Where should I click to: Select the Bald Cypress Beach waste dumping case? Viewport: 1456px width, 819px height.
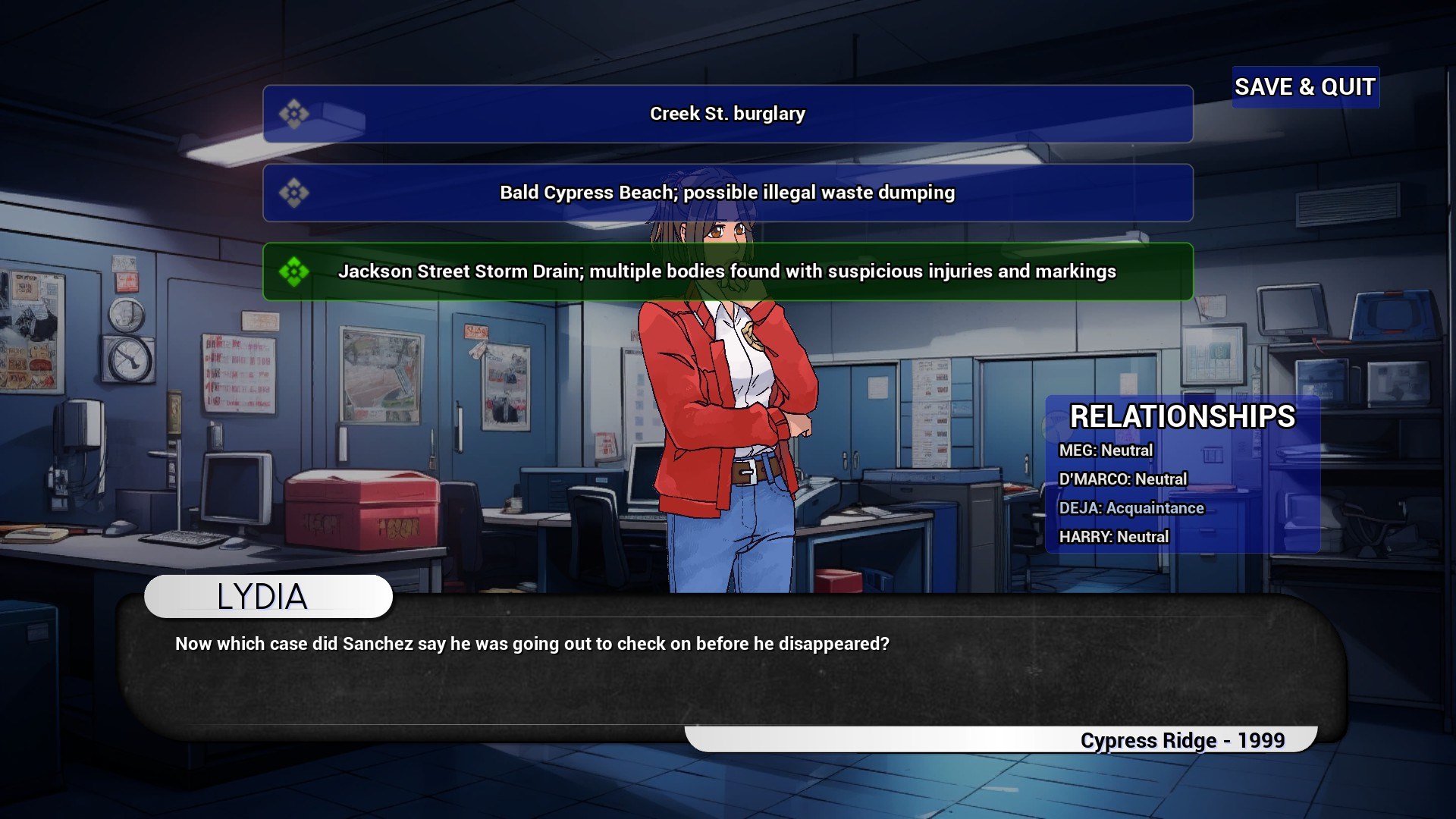(x=726, y=193)
